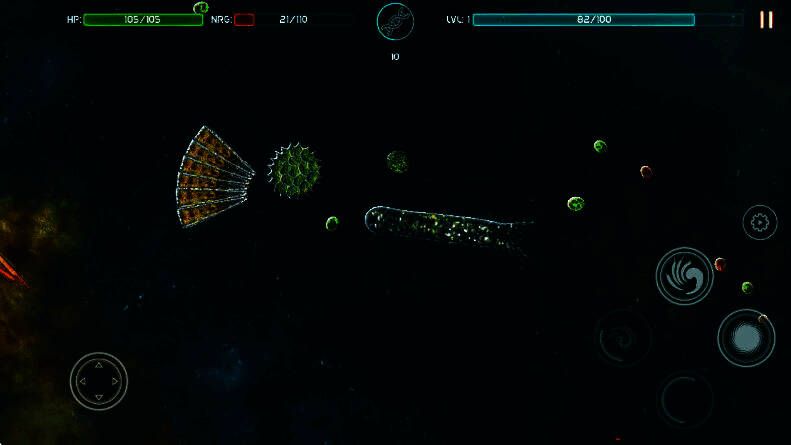Trigger the bright glowing orb ability
The image size is (791, 445).
click(746, 338)
